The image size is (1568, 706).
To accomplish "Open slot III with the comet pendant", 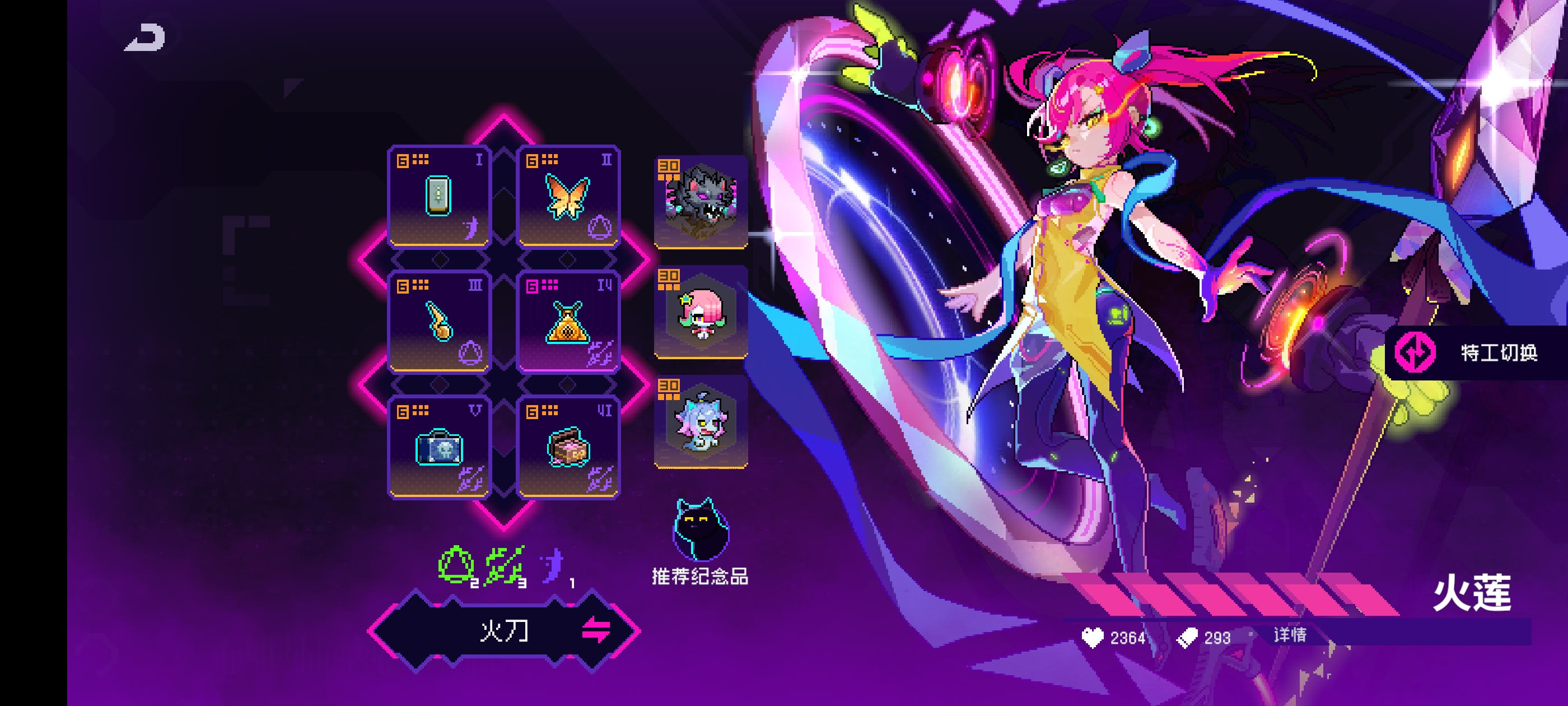I will coord(439,322).
